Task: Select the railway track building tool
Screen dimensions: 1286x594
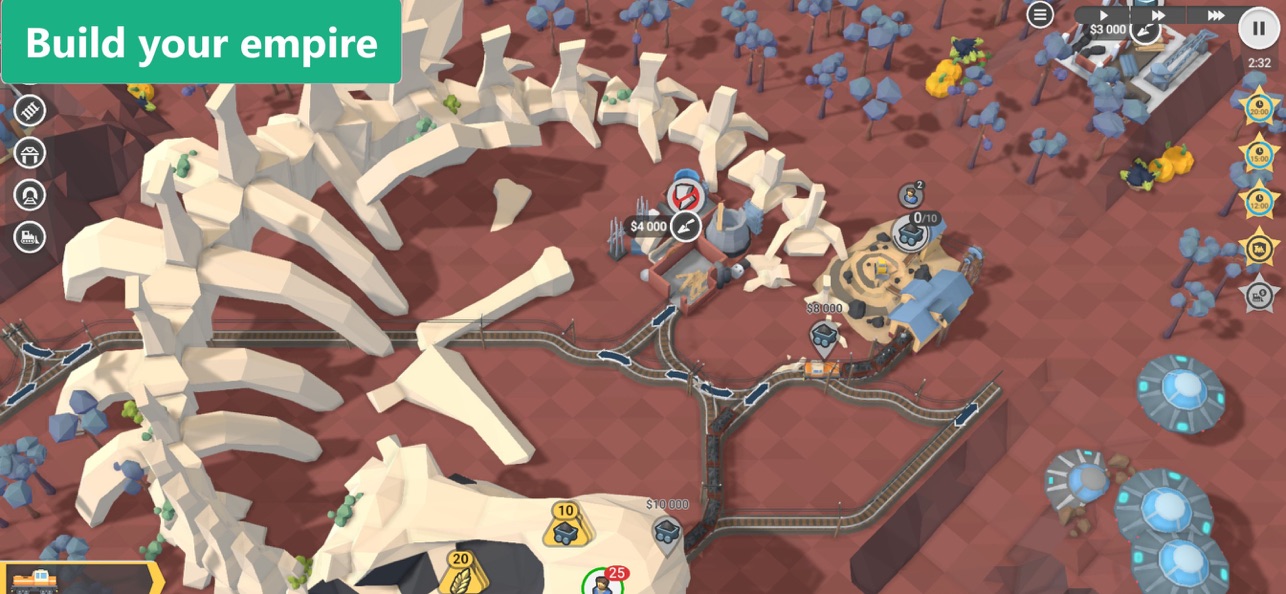Action: click(x=30, y=110)
